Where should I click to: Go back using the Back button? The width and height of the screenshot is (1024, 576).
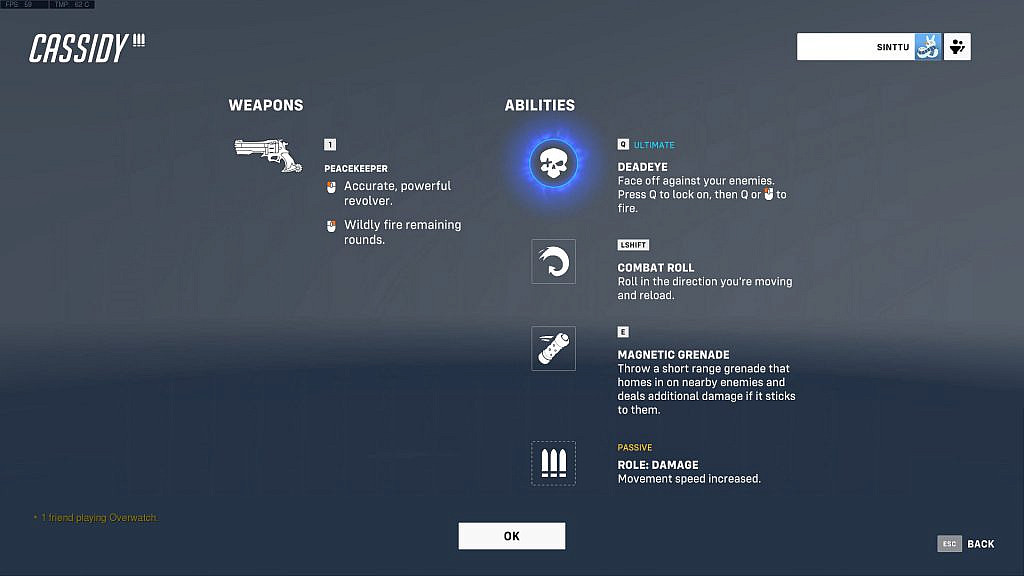[966, 544]
